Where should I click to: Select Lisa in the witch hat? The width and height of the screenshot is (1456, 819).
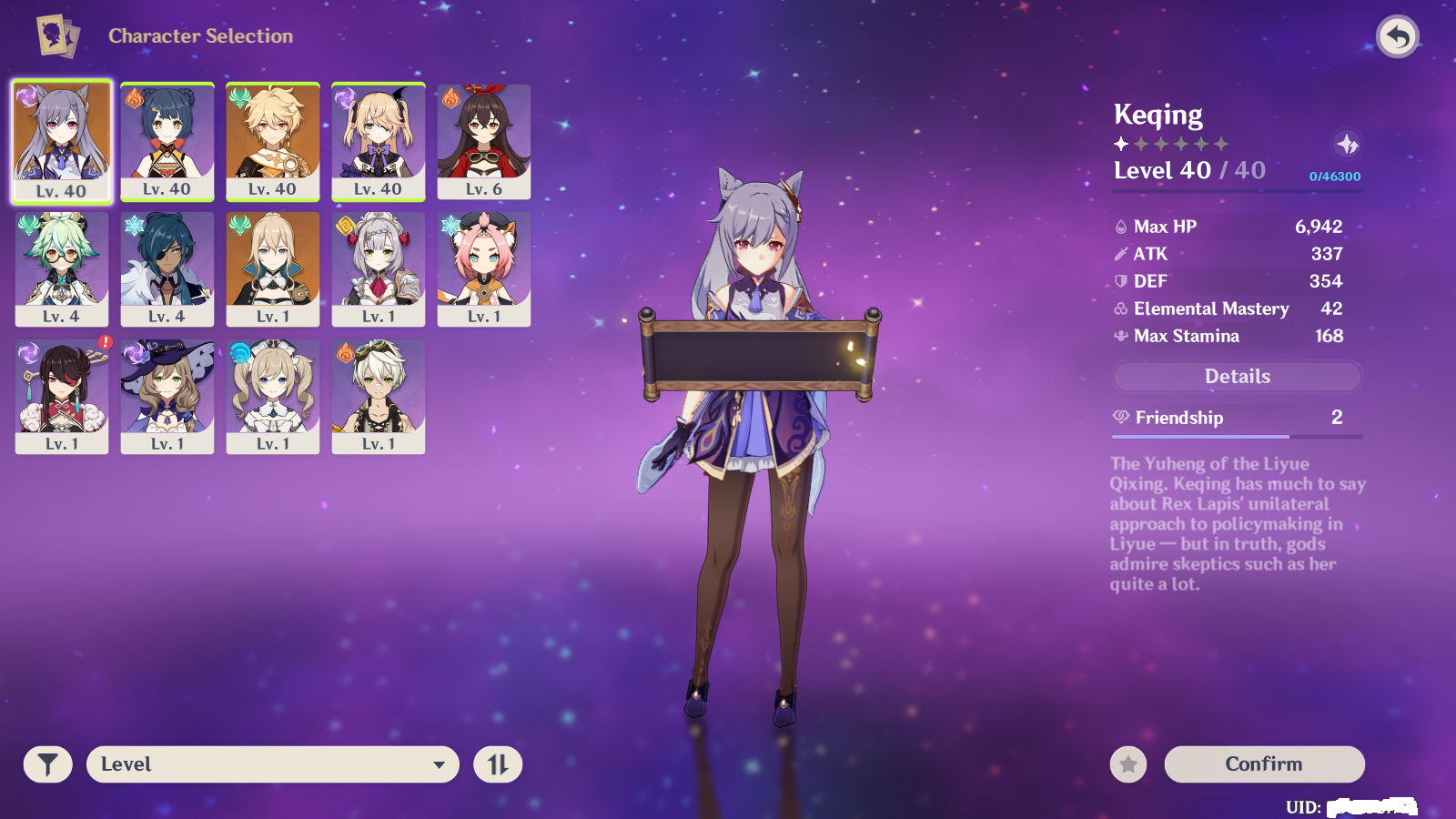pos(167,395)
